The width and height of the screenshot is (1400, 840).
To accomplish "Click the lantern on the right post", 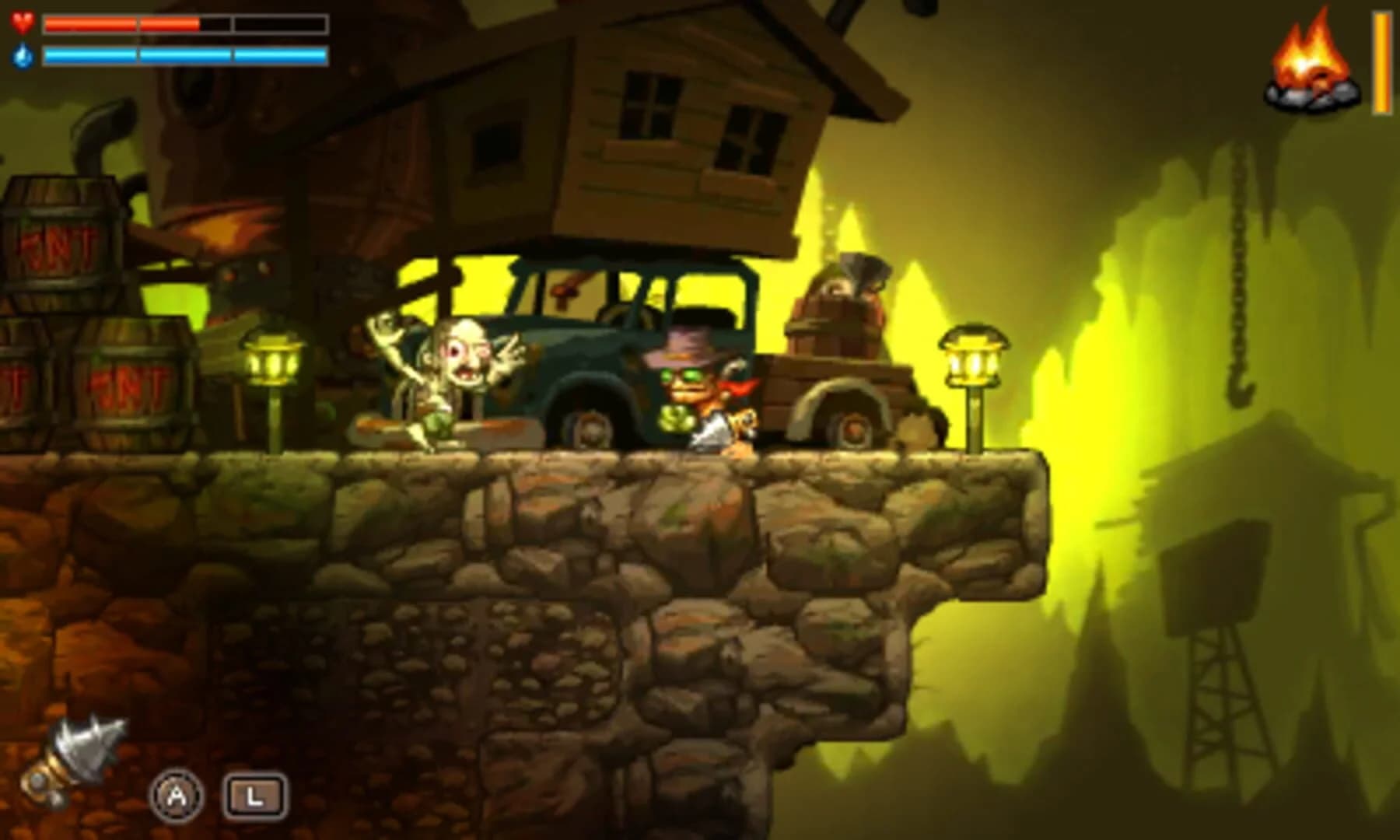I will click(971, 362).
